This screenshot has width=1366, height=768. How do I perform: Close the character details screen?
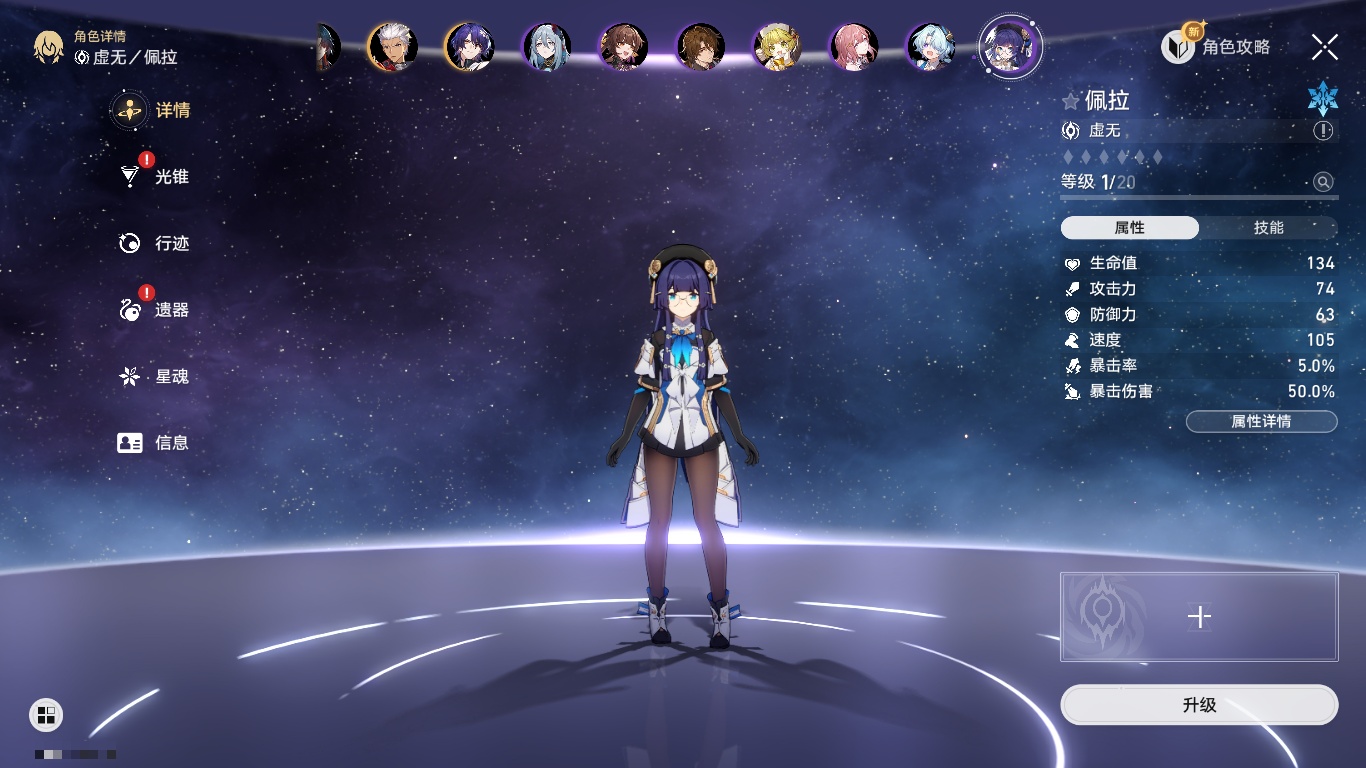click(1325, 46)
